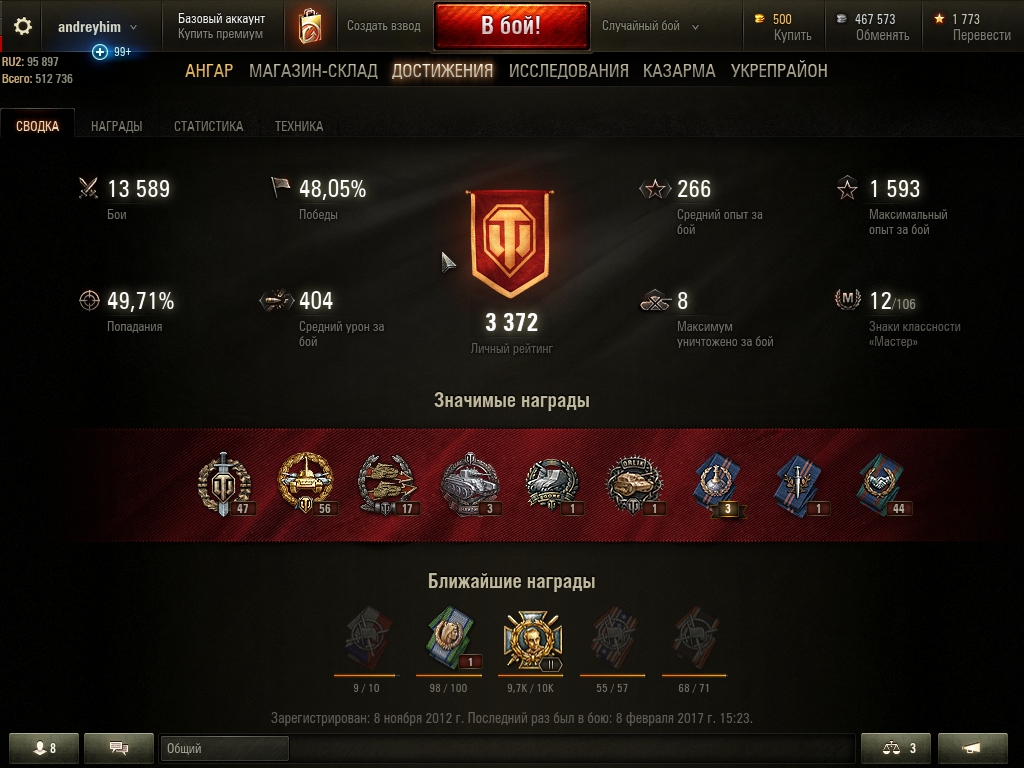Image resolution: width=1024 pixels, height=768 pixels.
Task: Create a platoon via Создать взвод
Action: (x=381, y=26)
